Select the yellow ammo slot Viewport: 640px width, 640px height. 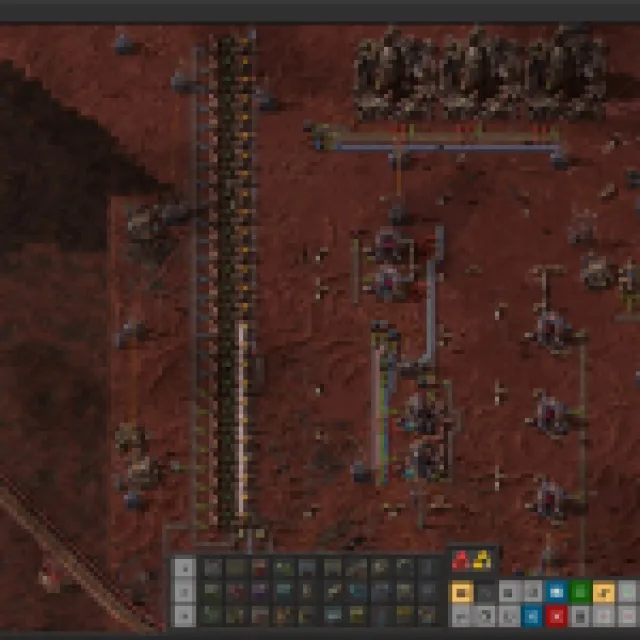(x=482, y=561)
